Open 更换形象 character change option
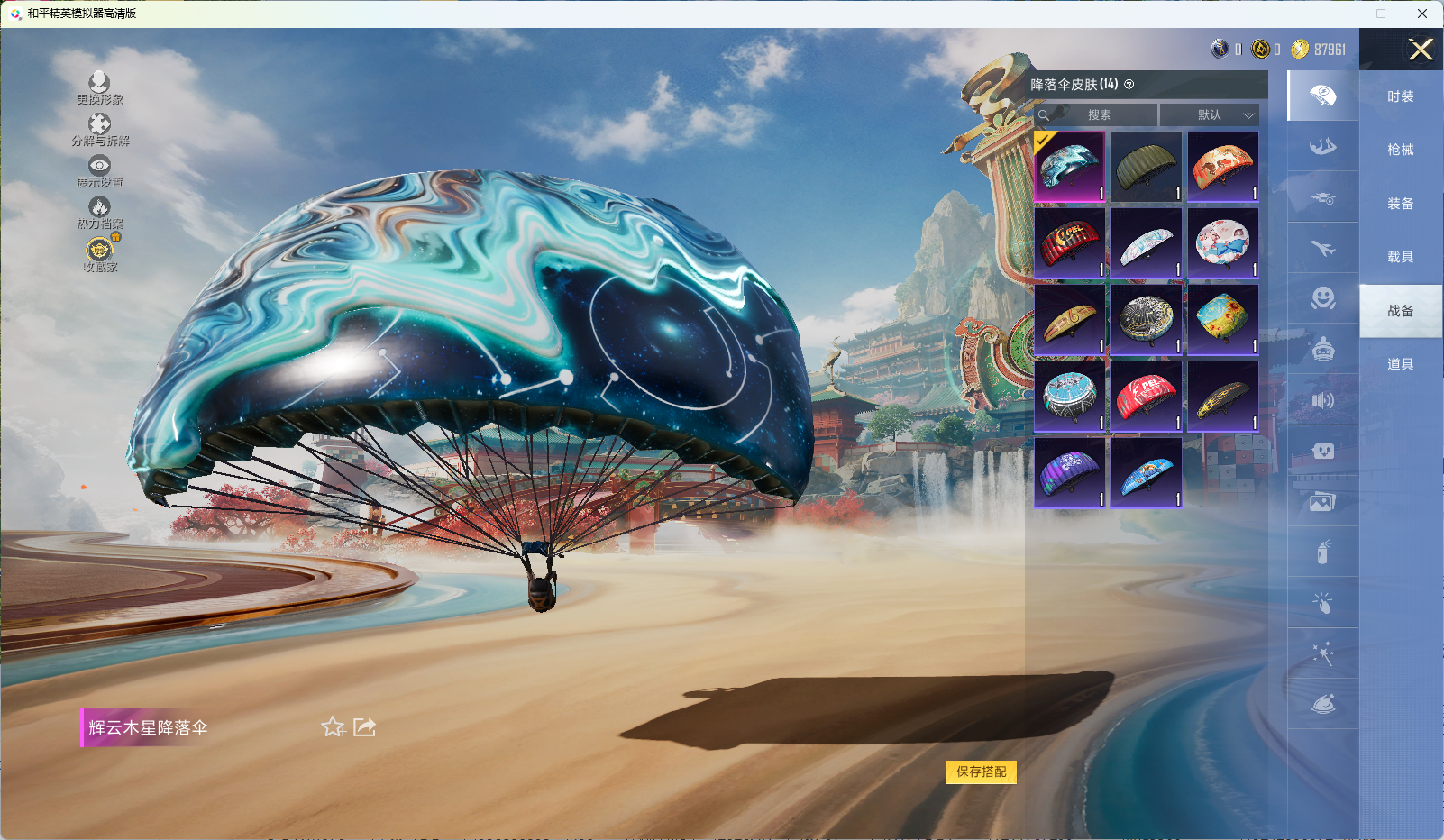 [x=99, y=87]
